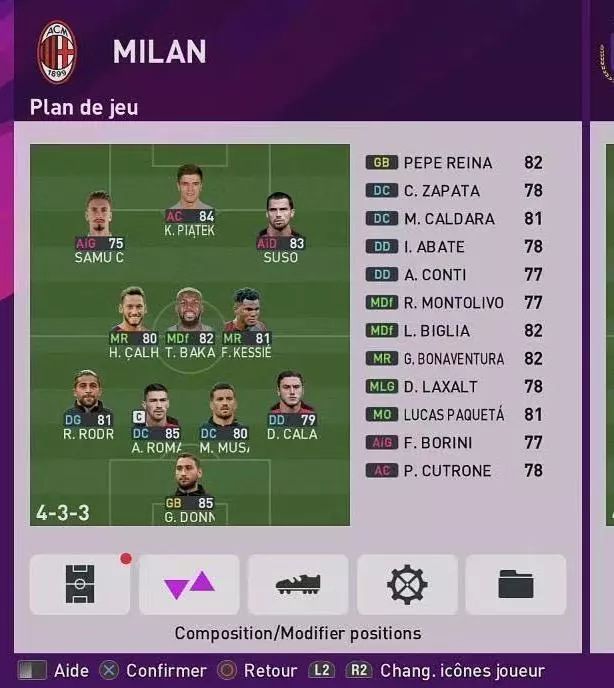Open the swap positions triangles button
614x688 pixels.
click(x=189, y=585)
